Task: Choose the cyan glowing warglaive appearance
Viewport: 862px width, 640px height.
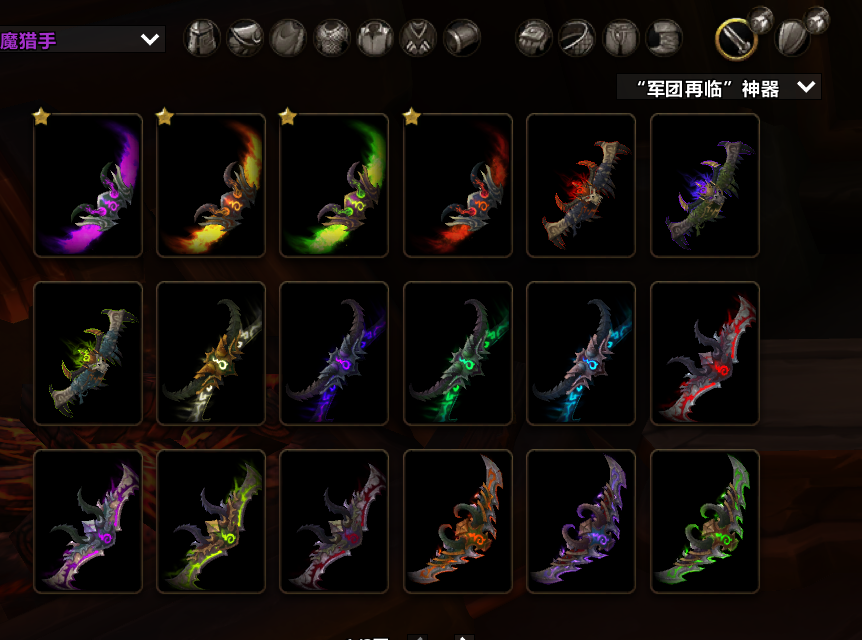Action: pyautogui.click(x=581, y=353)
